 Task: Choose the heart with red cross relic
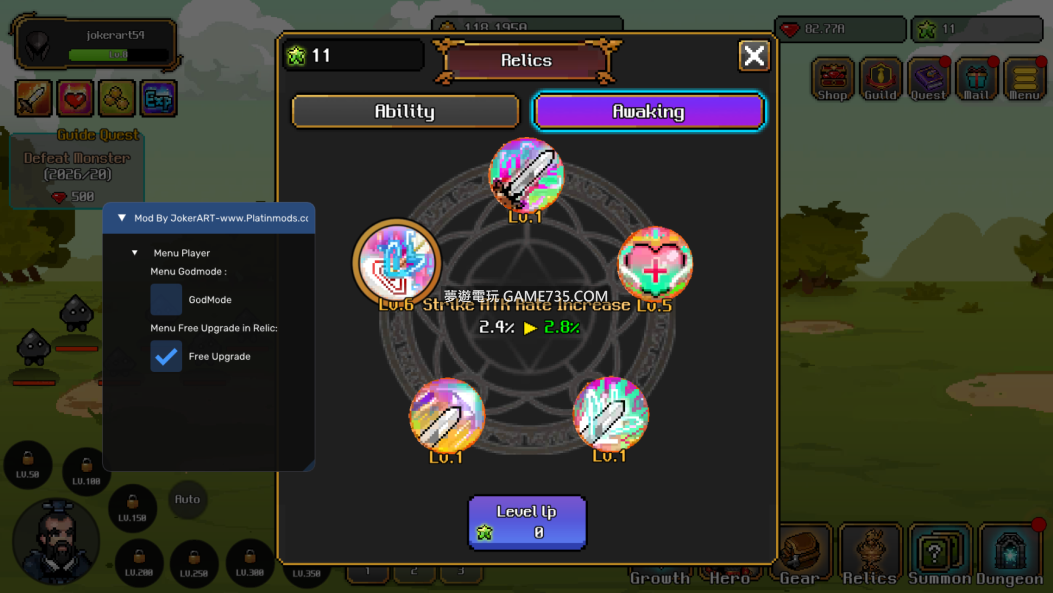[x=655, y=264]
